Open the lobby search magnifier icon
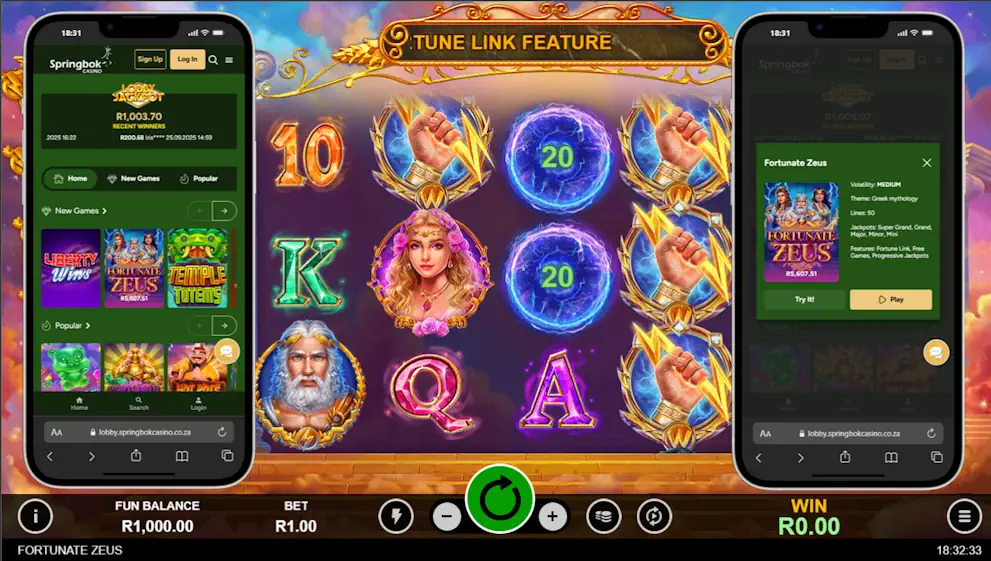 213,60
